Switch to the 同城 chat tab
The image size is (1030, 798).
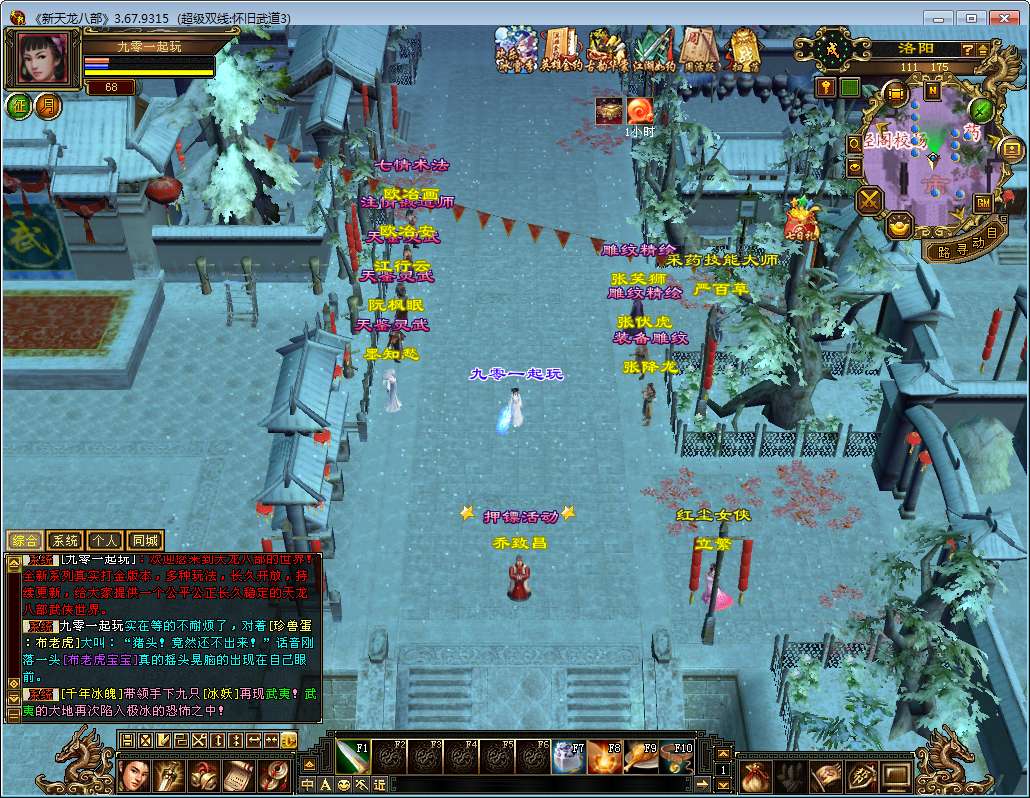[x=144, y=540]
